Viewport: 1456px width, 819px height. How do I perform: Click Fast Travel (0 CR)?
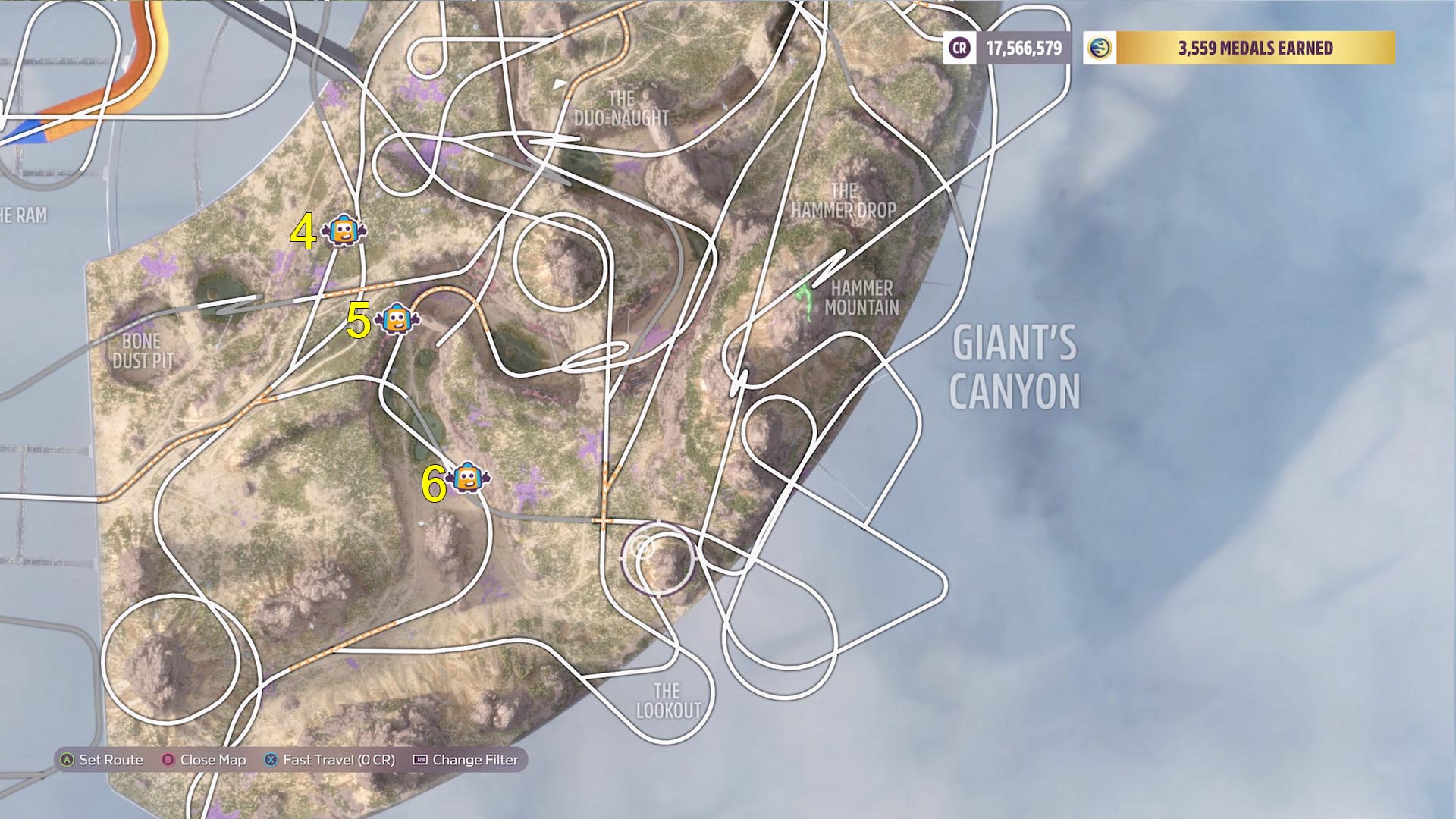(339, 759)
